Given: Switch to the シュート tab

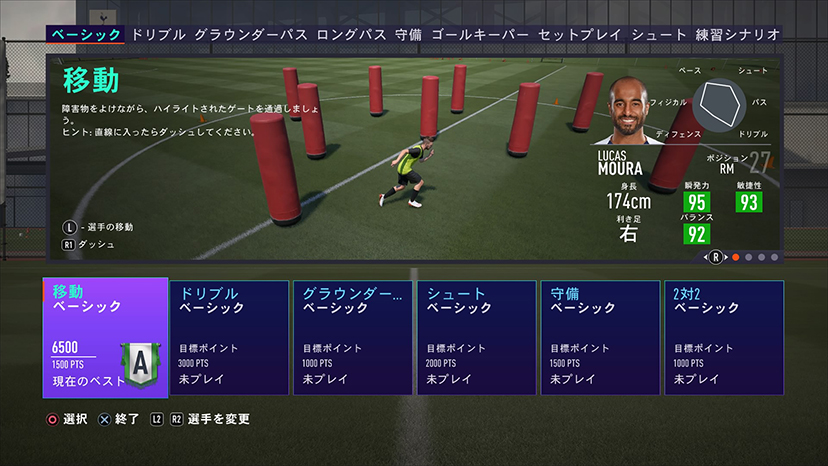Looking at the screenshot, I should [659, 34].
